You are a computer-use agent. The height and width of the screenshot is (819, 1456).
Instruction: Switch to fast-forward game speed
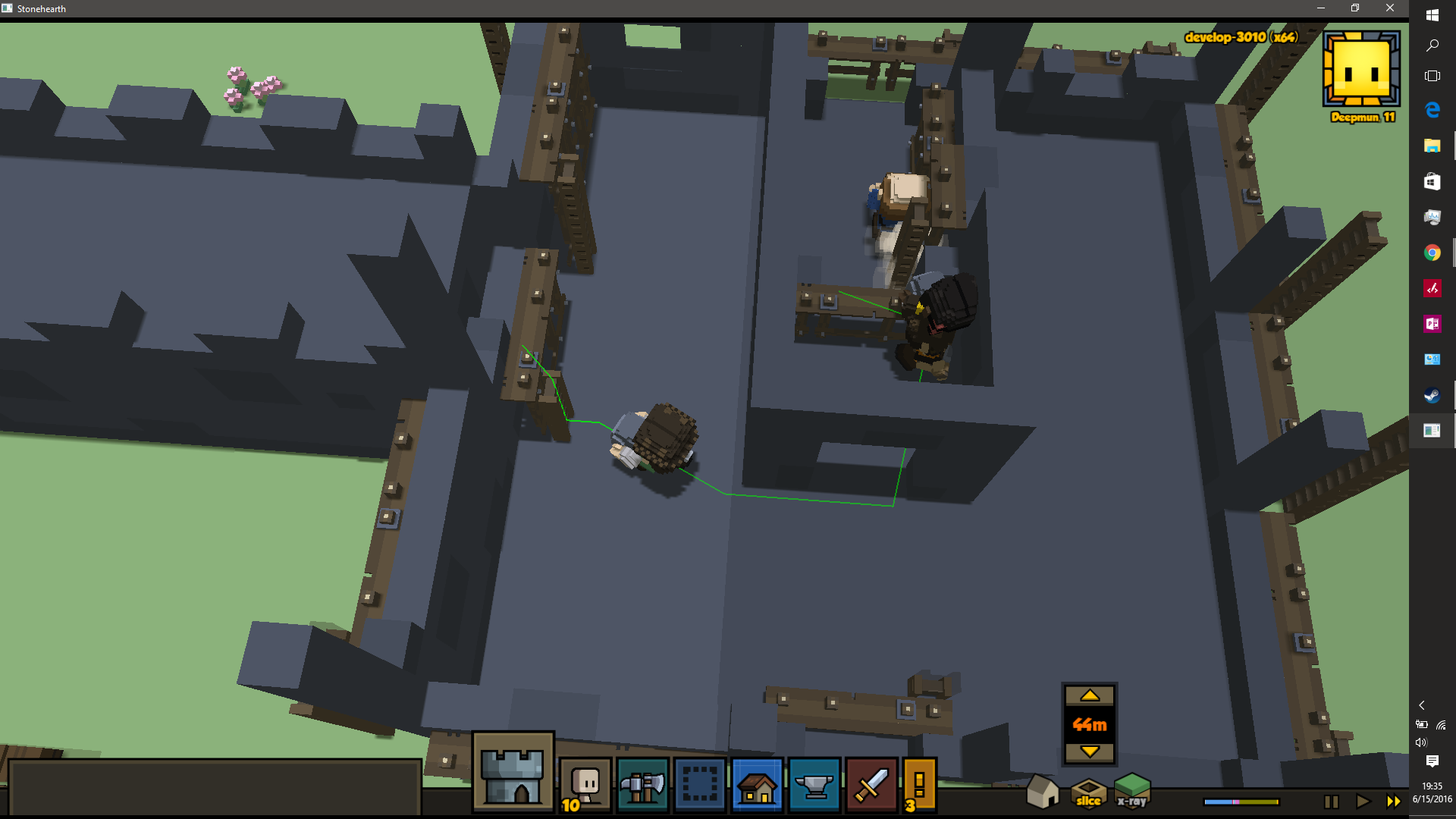tap(1394, 802)
